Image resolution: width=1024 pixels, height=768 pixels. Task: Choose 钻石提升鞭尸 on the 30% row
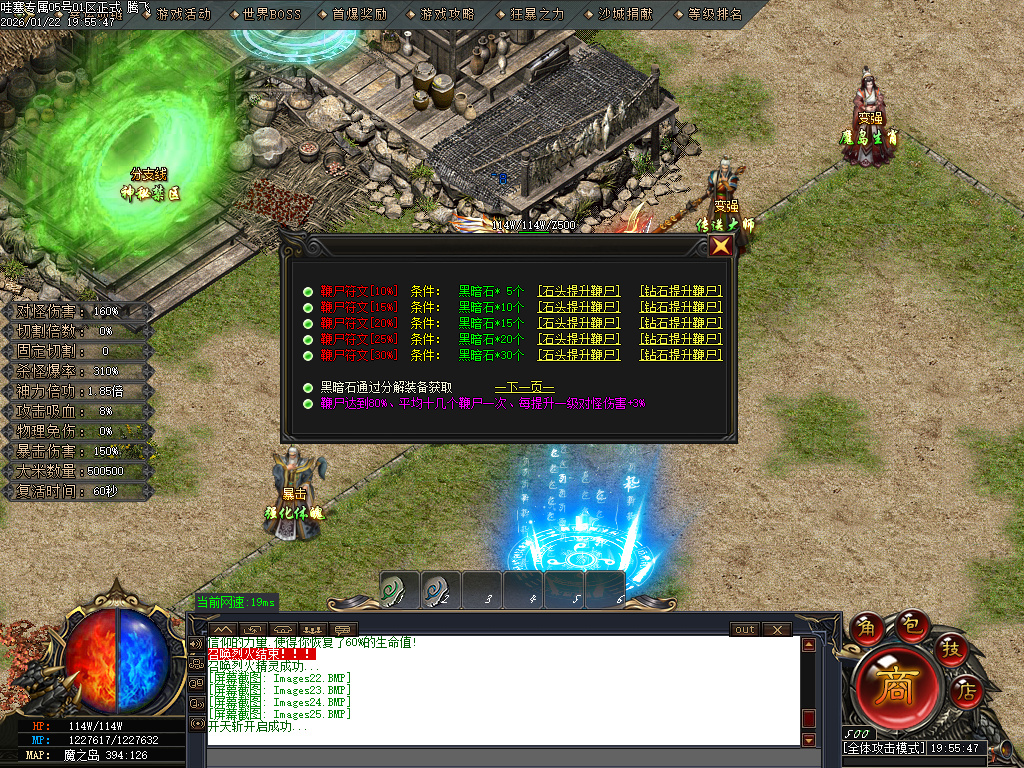681,355
